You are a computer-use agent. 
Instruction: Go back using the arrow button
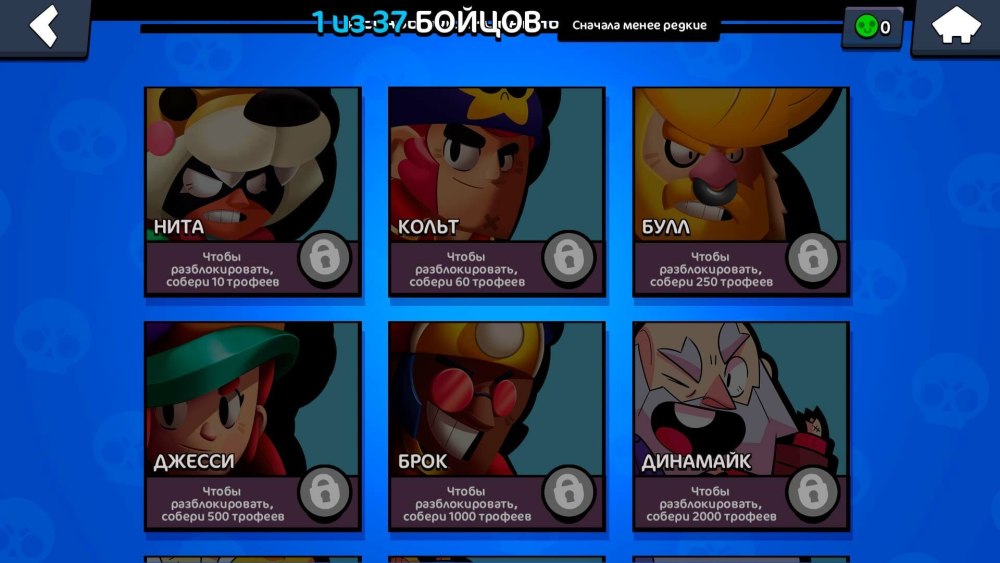[43, 26]
